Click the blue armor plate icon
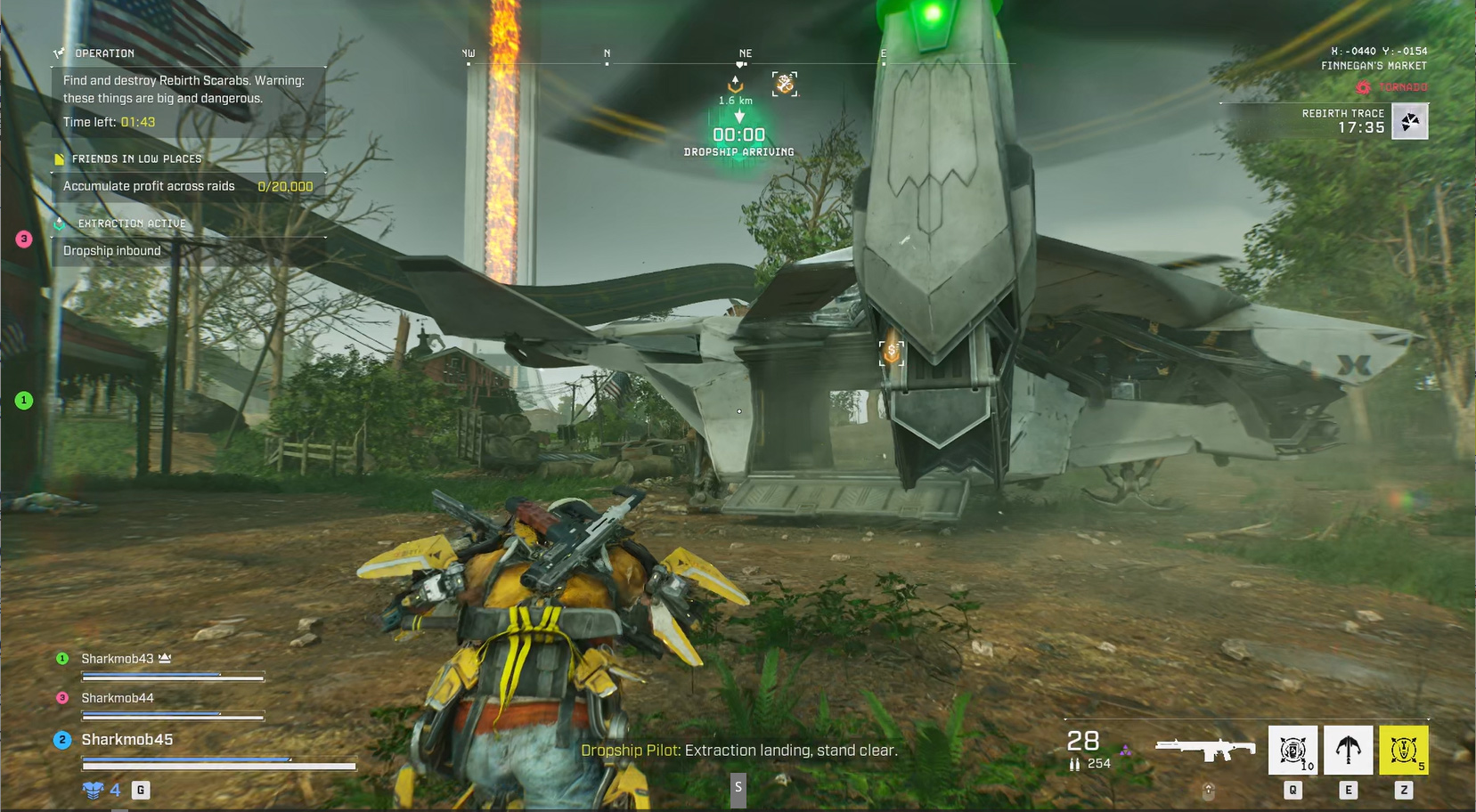 pos(93,790)
